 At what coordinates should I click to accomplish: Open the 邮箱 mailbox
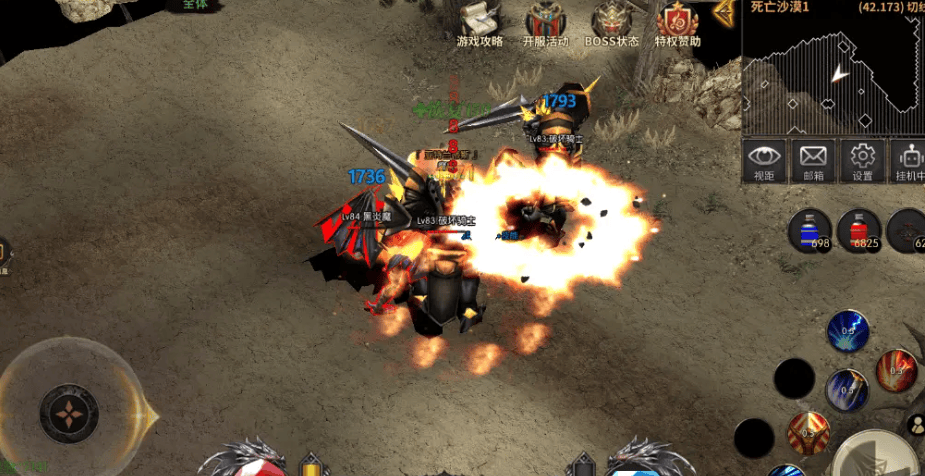pos(813,160)
